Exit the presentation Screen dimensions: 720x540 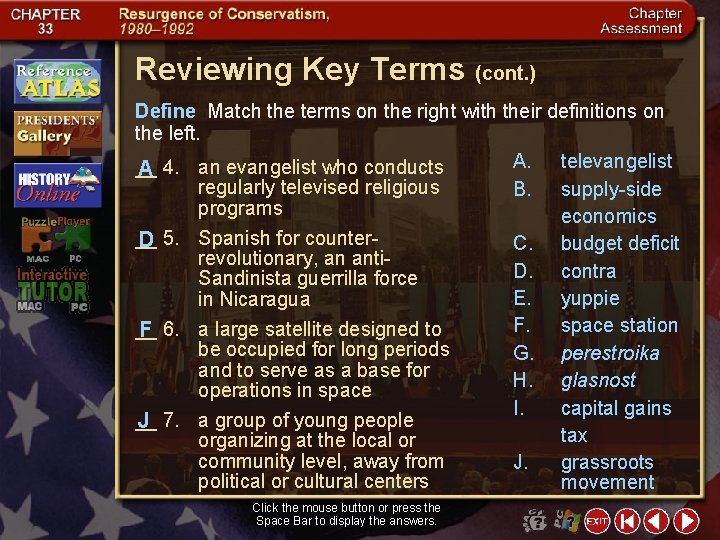point(597,521)
